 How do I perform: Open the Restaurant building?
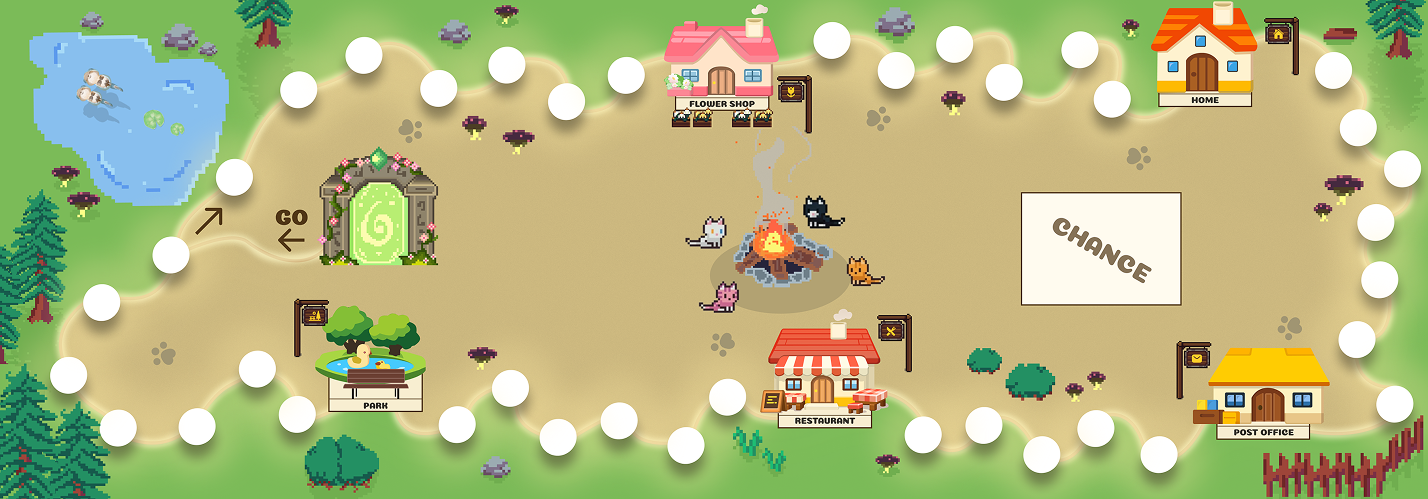point(824,372)
